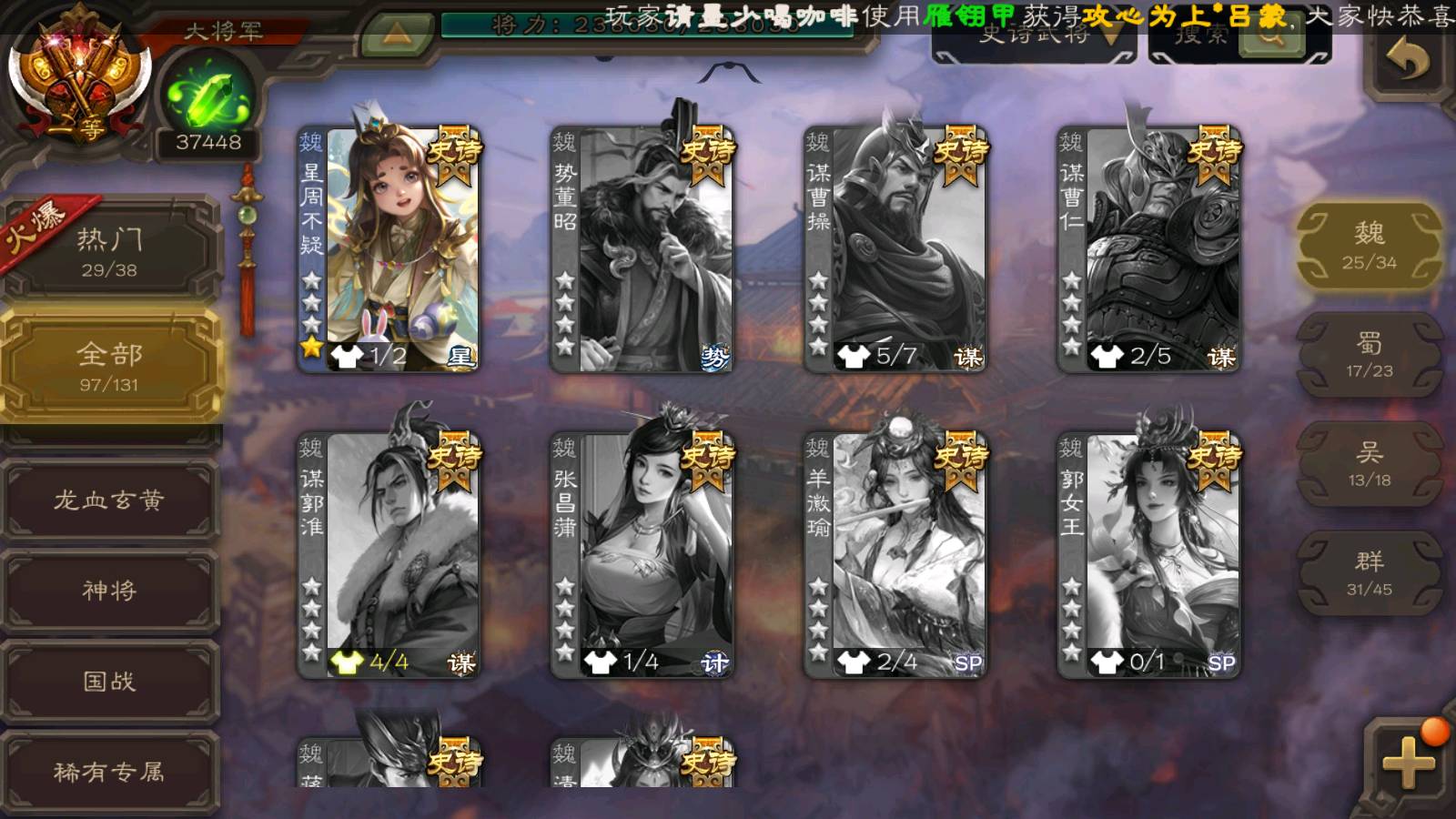Switch to the 热门 category tab
Screen dimensions: 1456x819
pos(109,252)
